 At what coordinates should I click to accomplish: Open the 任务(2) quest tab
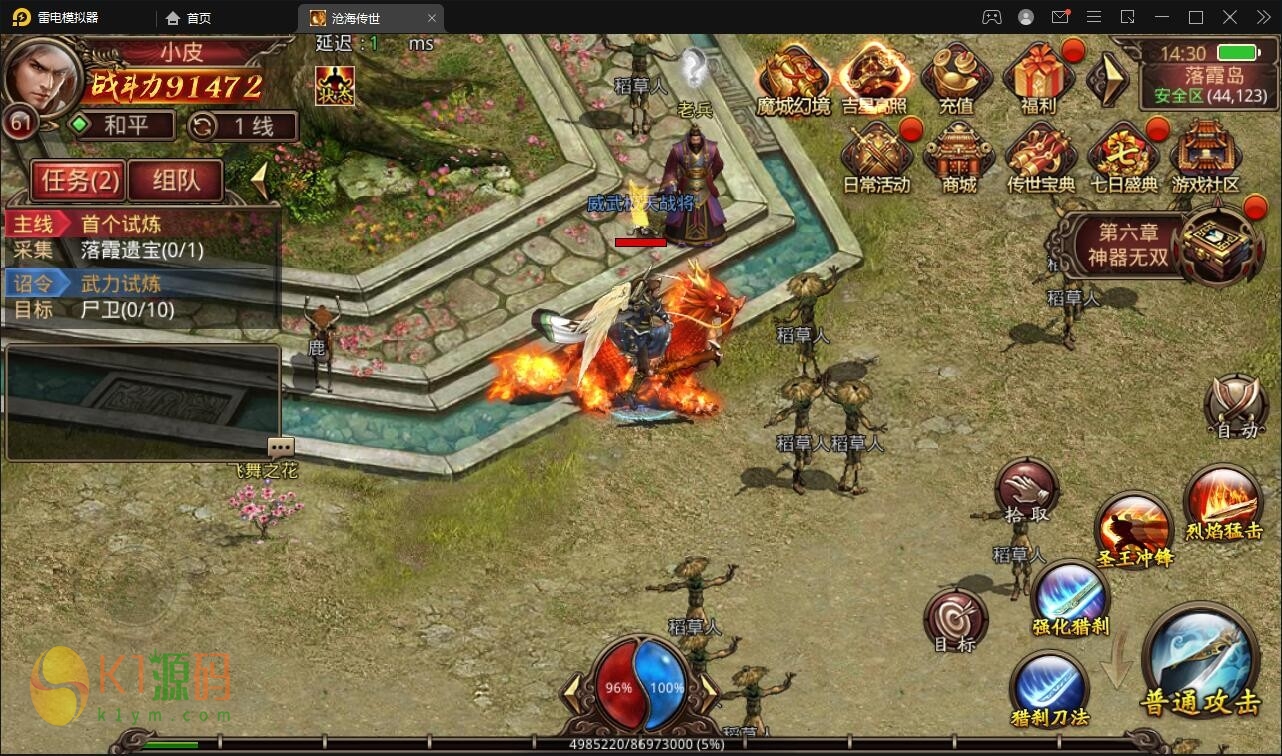pos(79,180)
